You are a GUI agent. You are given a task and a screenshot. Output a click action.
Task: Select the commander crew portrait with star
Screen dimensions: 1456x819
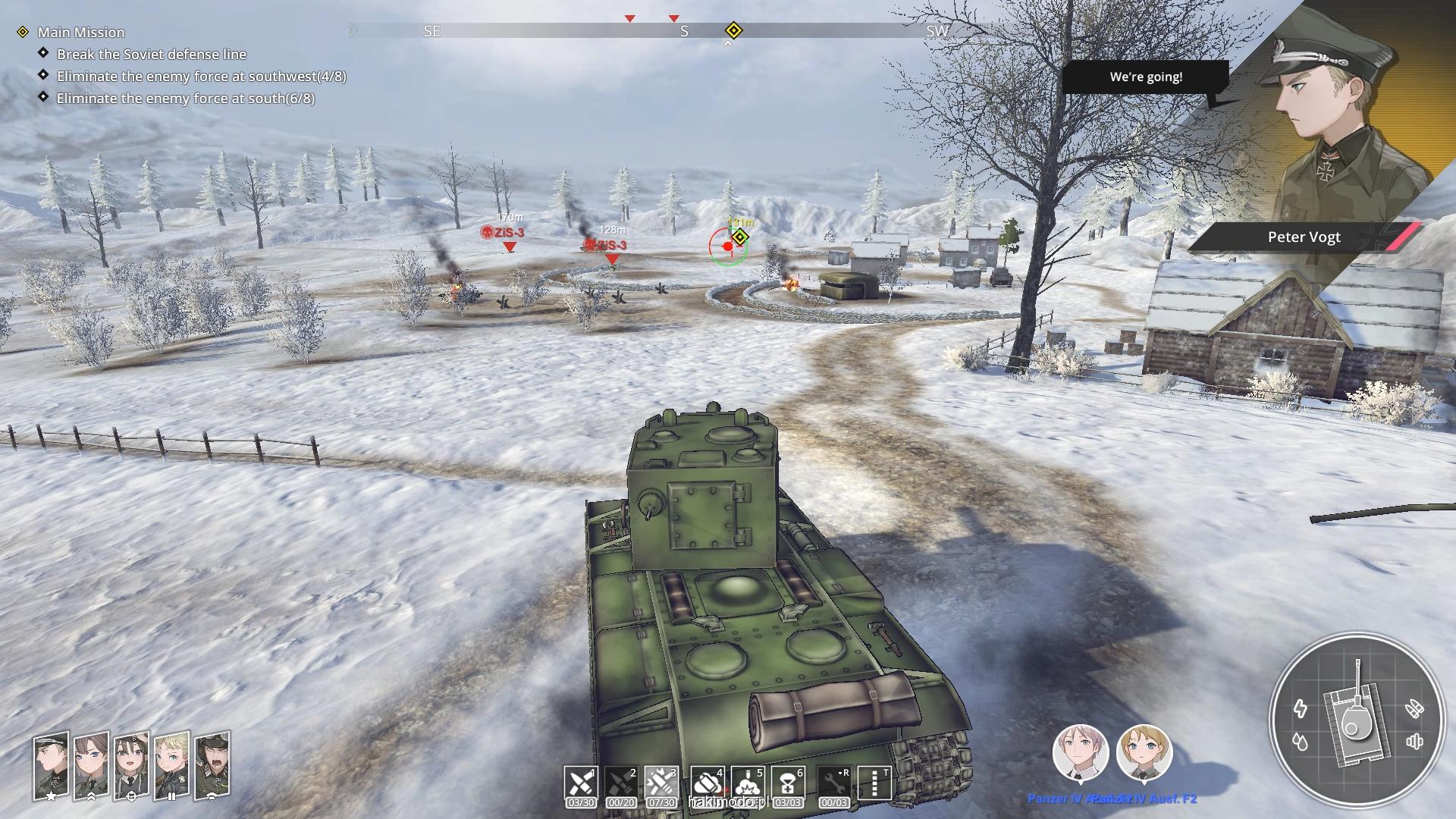[x=51, y=766]
